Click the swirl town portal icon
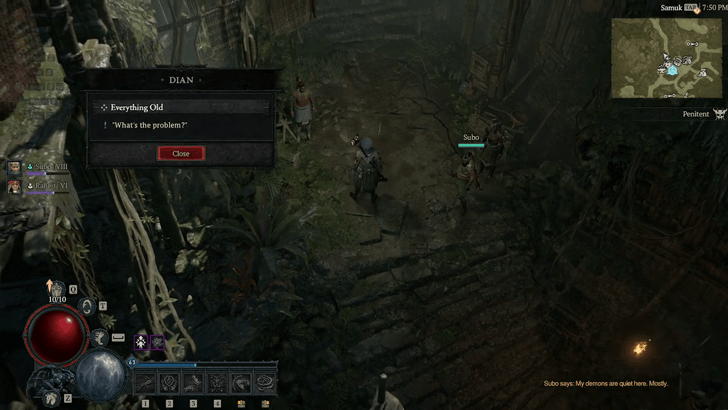The height and width of the screenshot is (410, 728). point(88,307)
